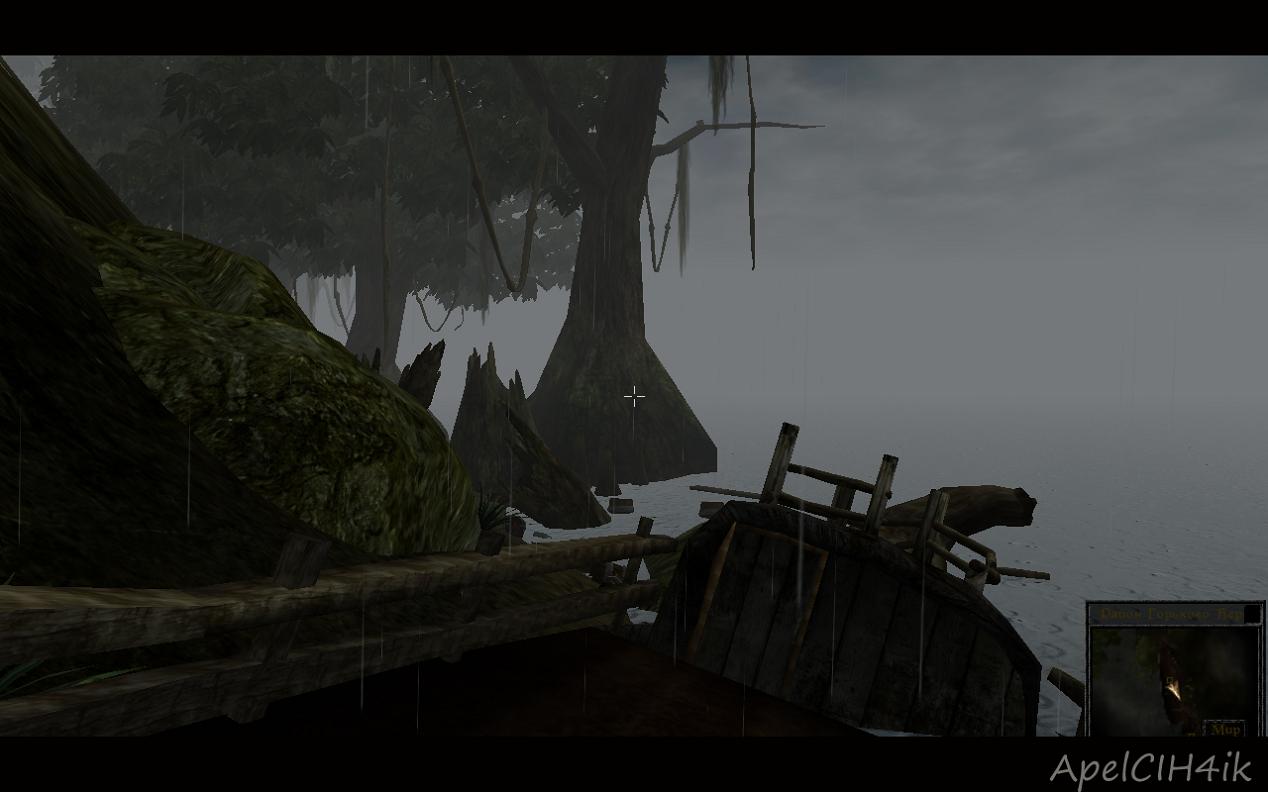Click the map window title bar
Viewport: 1268px width, 792px height.
1166,614
